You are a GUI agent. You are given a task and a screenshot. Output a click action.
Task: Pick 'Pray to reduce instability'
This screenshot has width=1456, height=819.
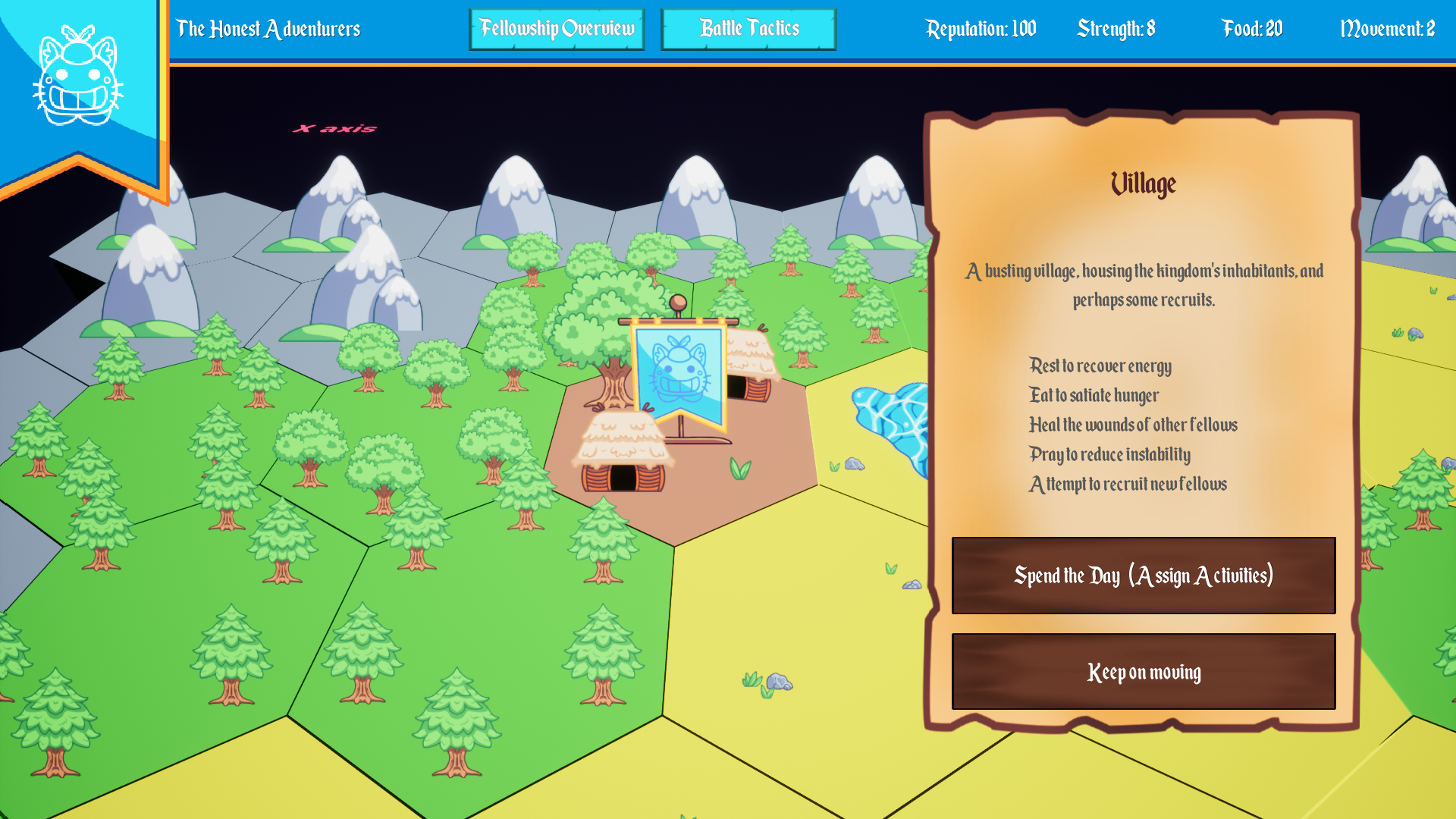pos(1109,455)
